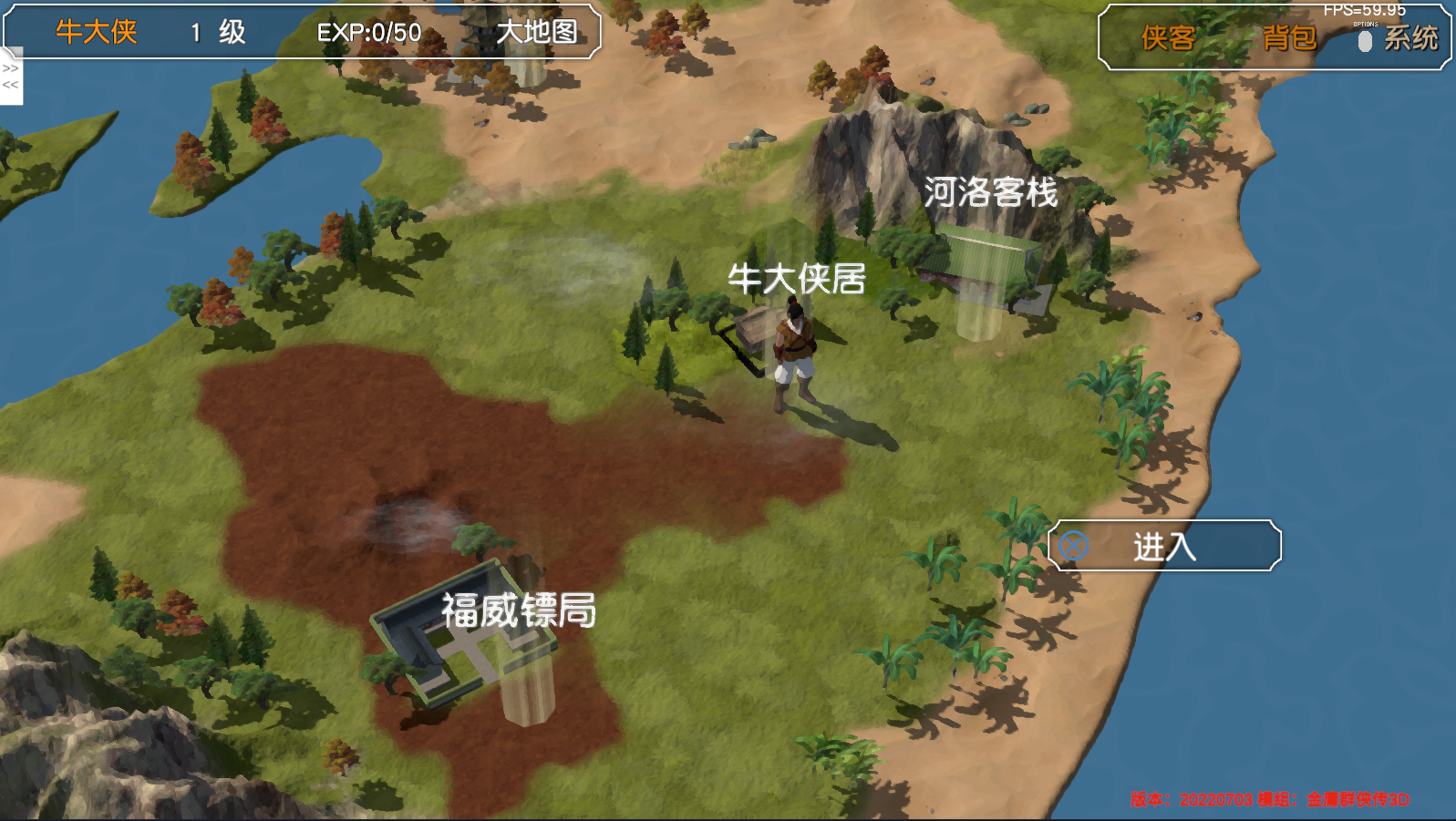The image size is (1456, 821).
Task: Click the player name 牛大侠 in the top bar
Action: [x=94, y=30]
